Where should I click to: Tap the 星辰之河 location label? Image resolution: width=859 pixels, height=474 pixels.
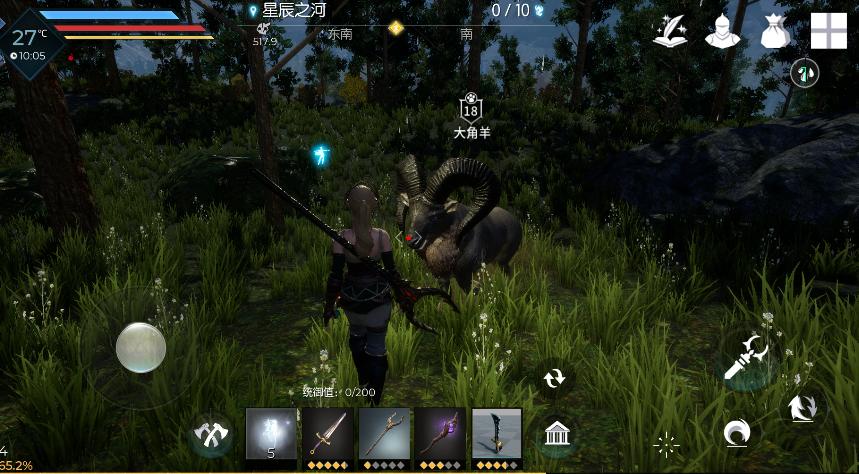pos(294,11)
